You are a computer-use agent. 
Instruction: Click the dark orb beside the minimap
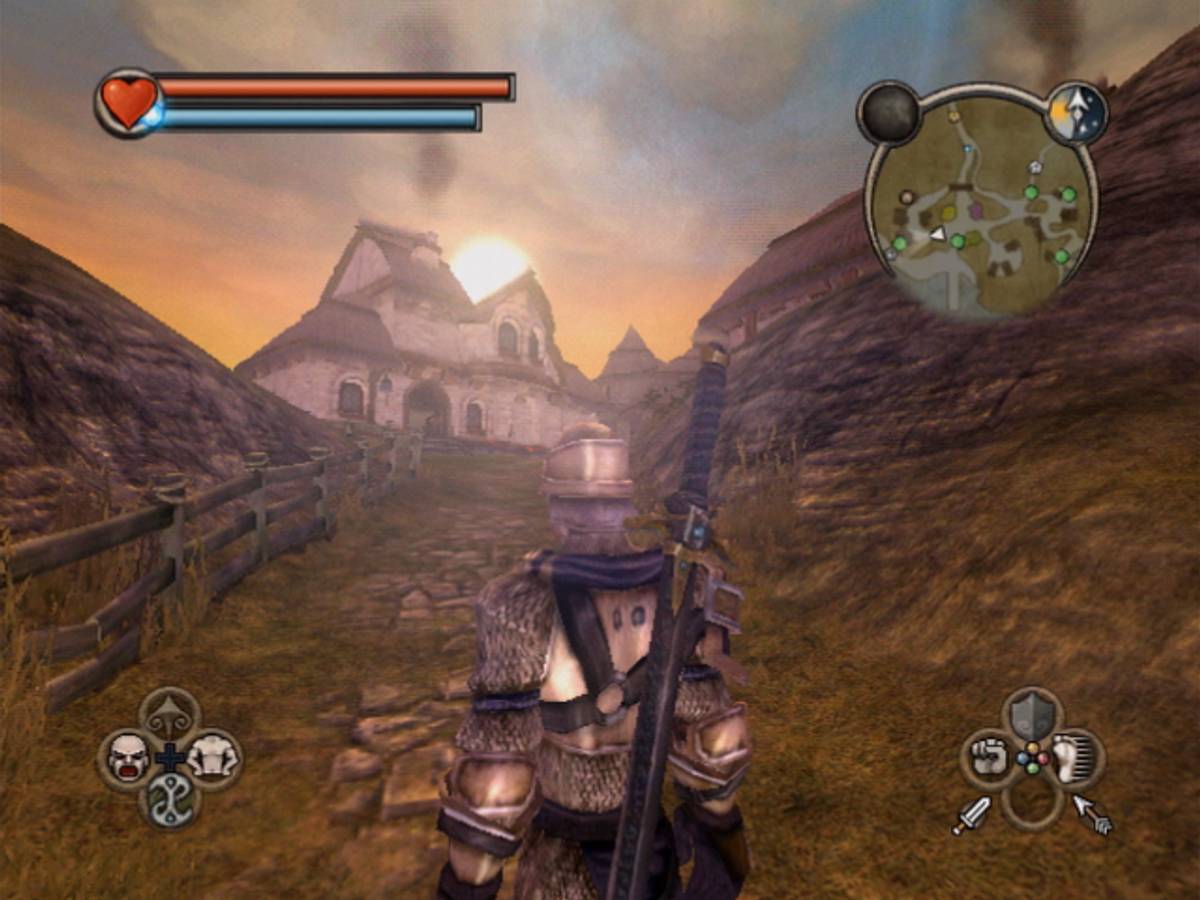click(889, 113)
